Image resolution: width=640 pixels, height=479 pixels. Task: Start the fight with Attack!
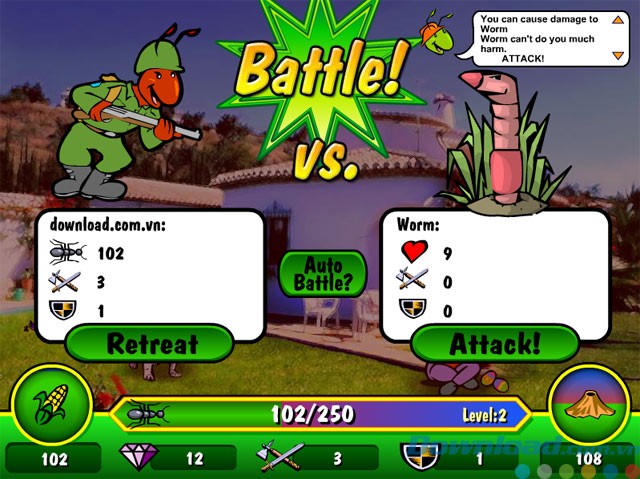(495, 344)
